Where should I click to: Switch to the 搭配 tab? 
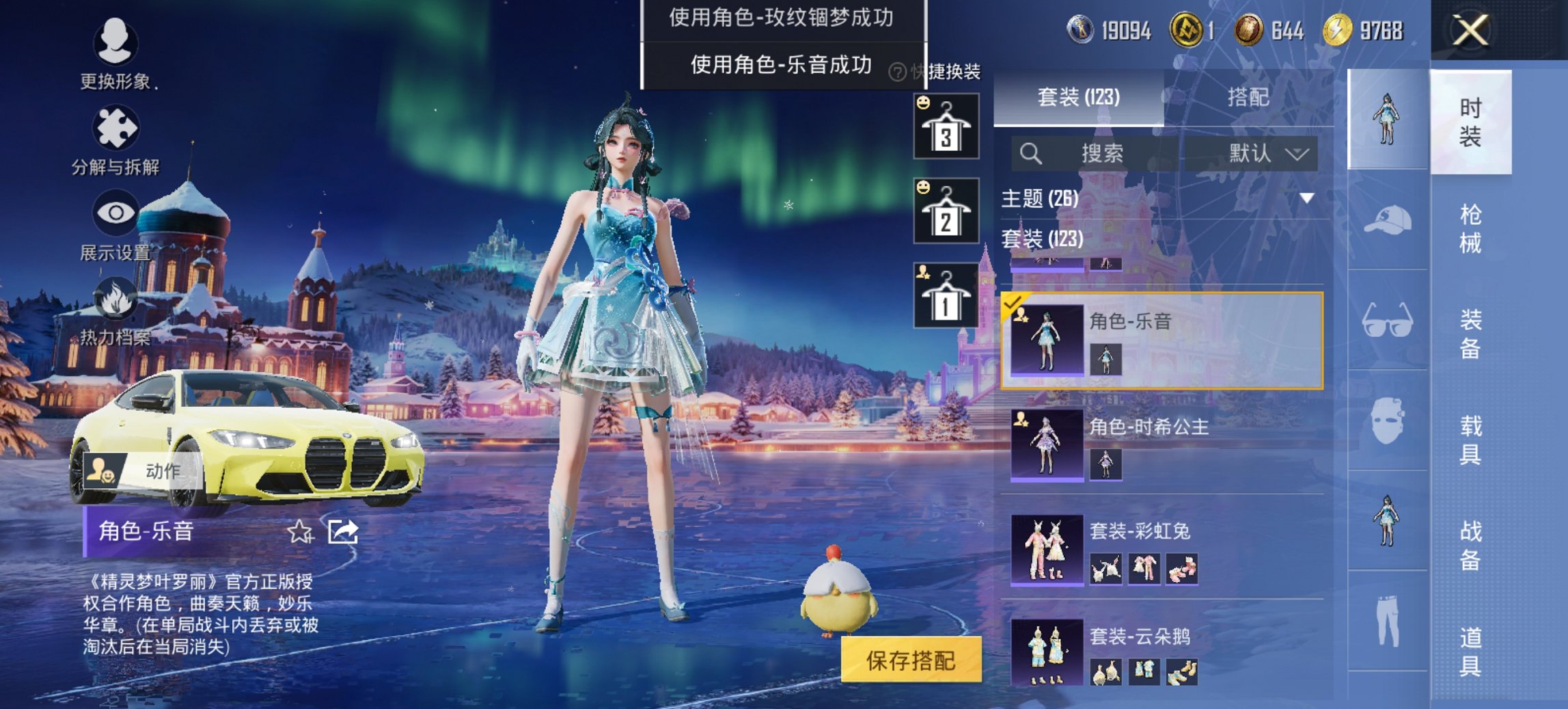pos(1248,97)
